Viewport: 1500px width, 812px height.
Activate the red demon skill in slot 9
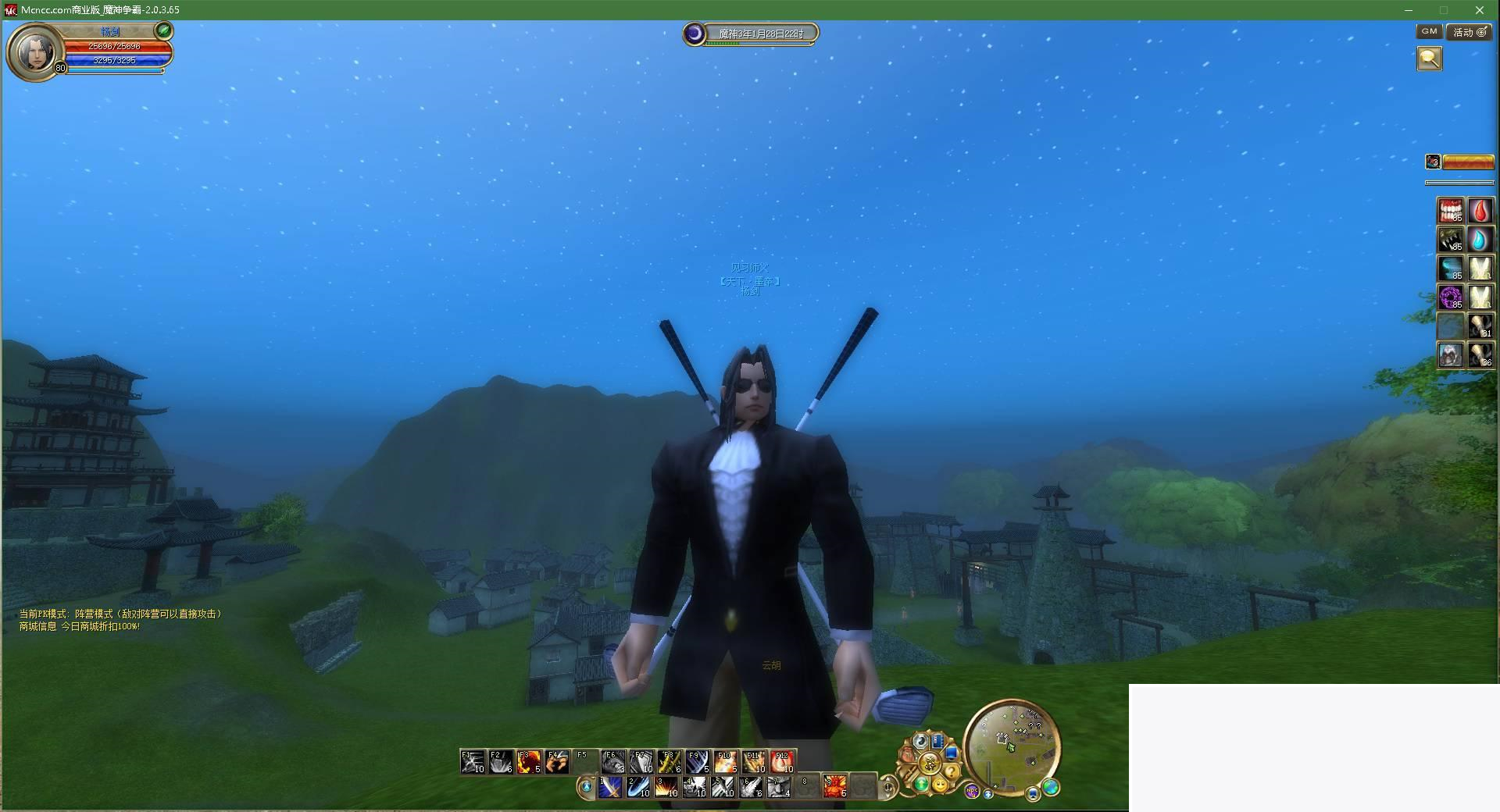click(x=834, y=786)
